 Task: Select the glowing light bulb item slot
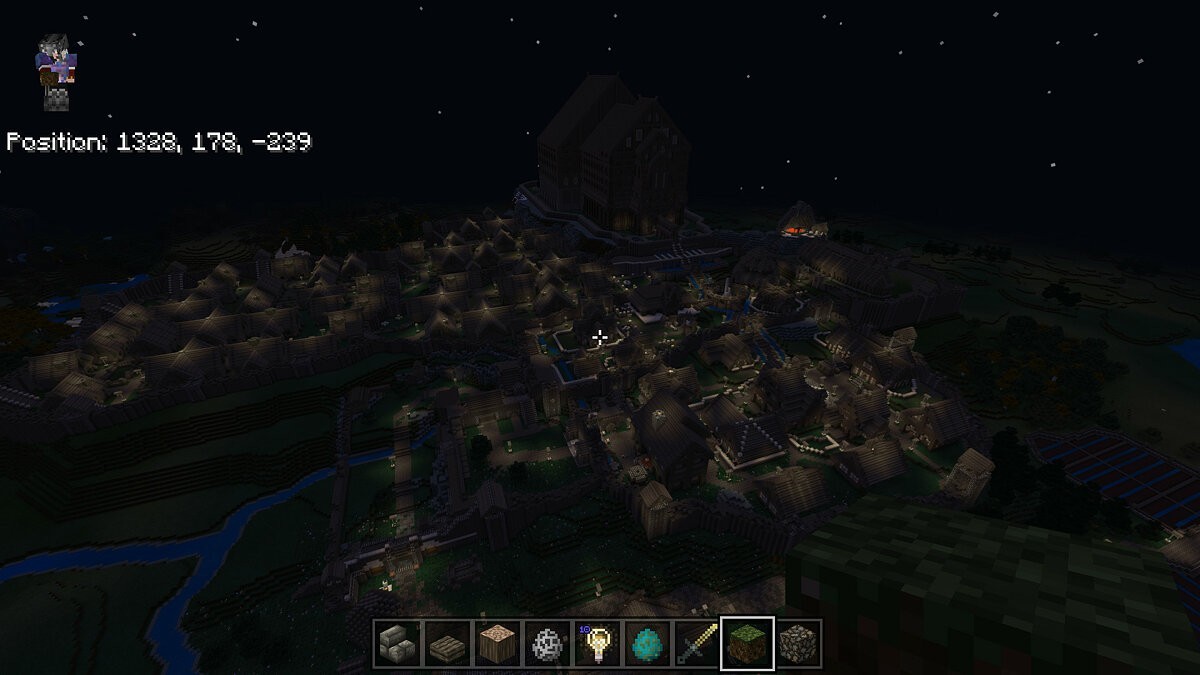(597, 643)
